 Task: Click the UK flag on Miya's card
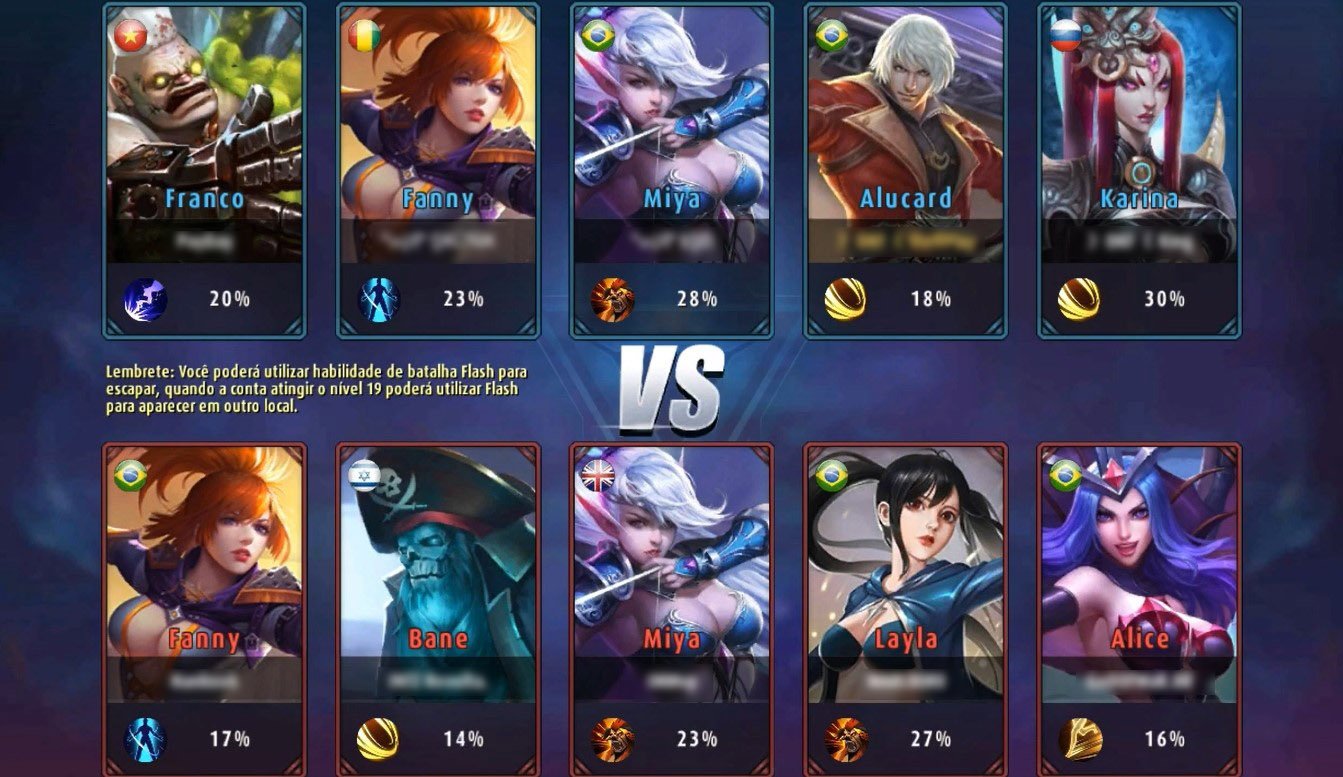pos(597,476)
